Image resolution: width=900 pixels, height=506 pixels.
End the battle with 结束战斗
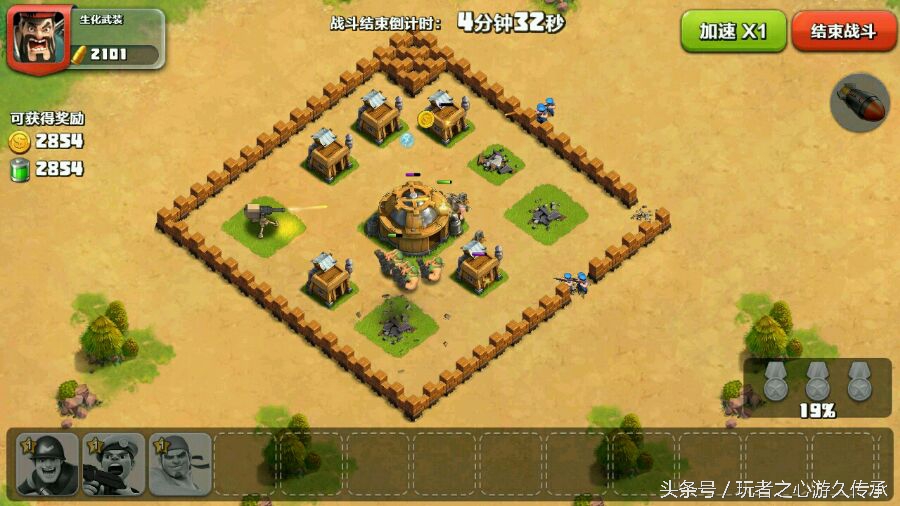point(843,31)
